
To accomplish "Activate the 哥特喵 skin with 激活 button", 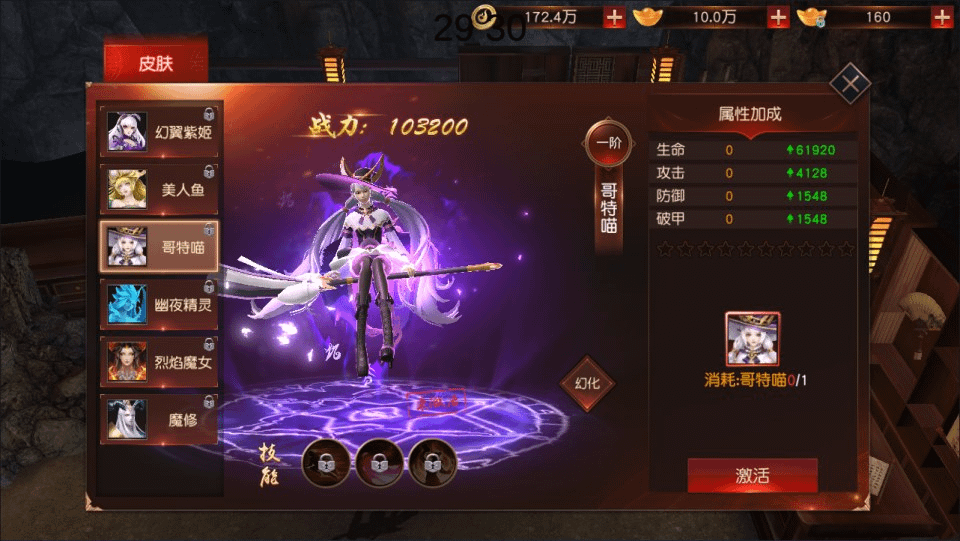I will pos(752,476).
